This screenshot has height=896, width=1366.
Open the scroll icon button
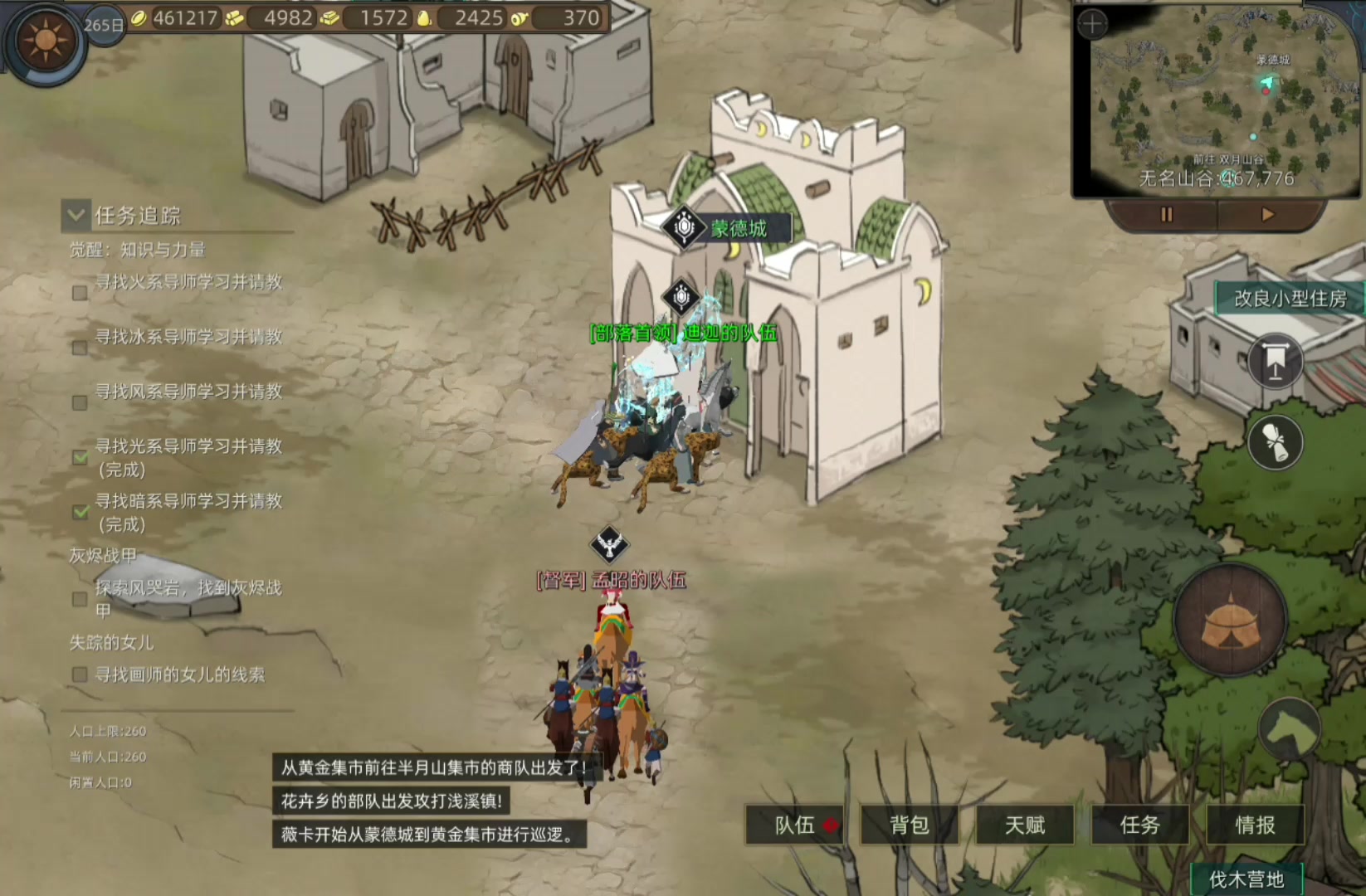1276,442
